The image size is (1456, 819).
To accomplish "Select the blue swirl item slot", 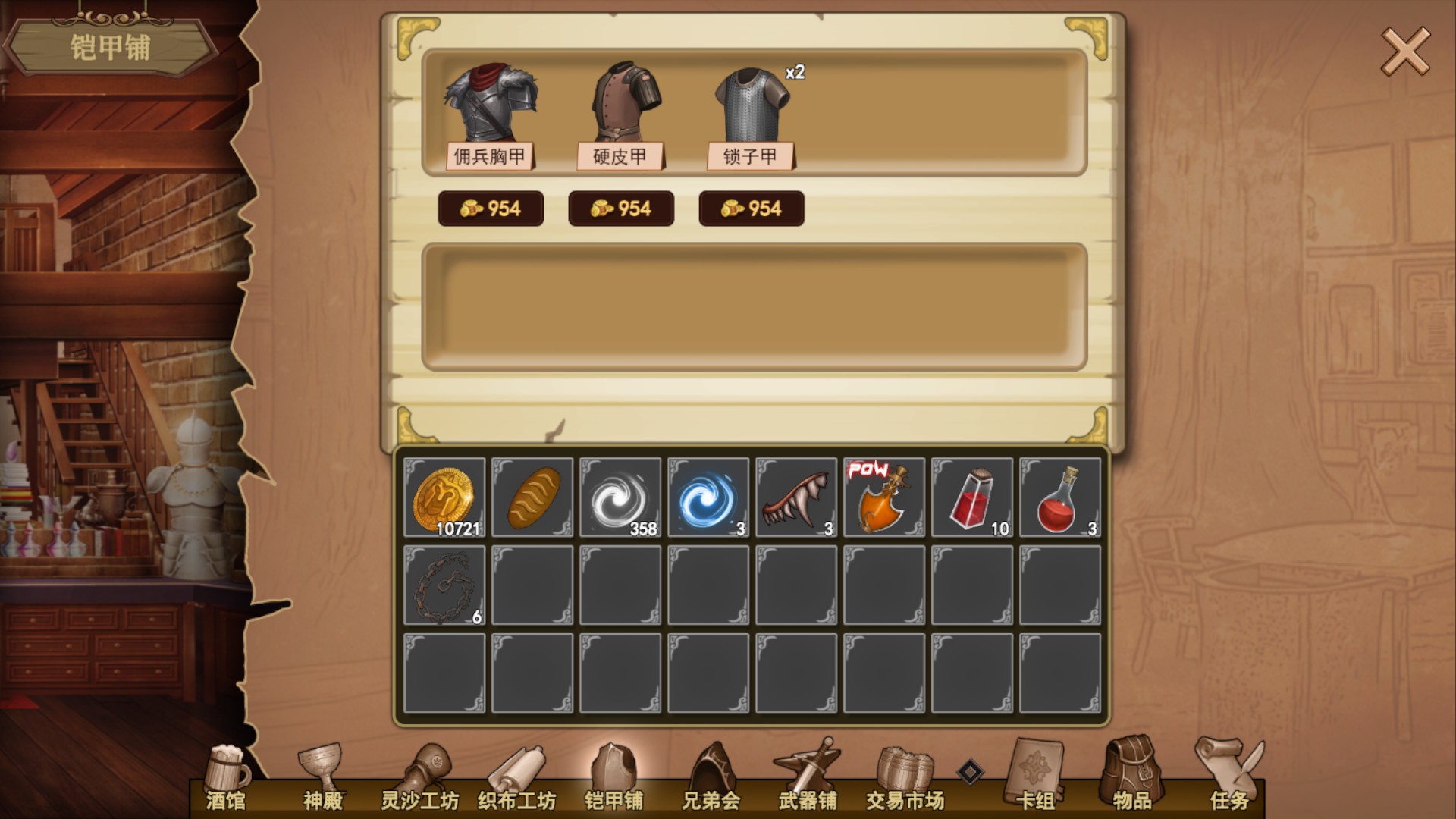I will [x=708, y=497].
